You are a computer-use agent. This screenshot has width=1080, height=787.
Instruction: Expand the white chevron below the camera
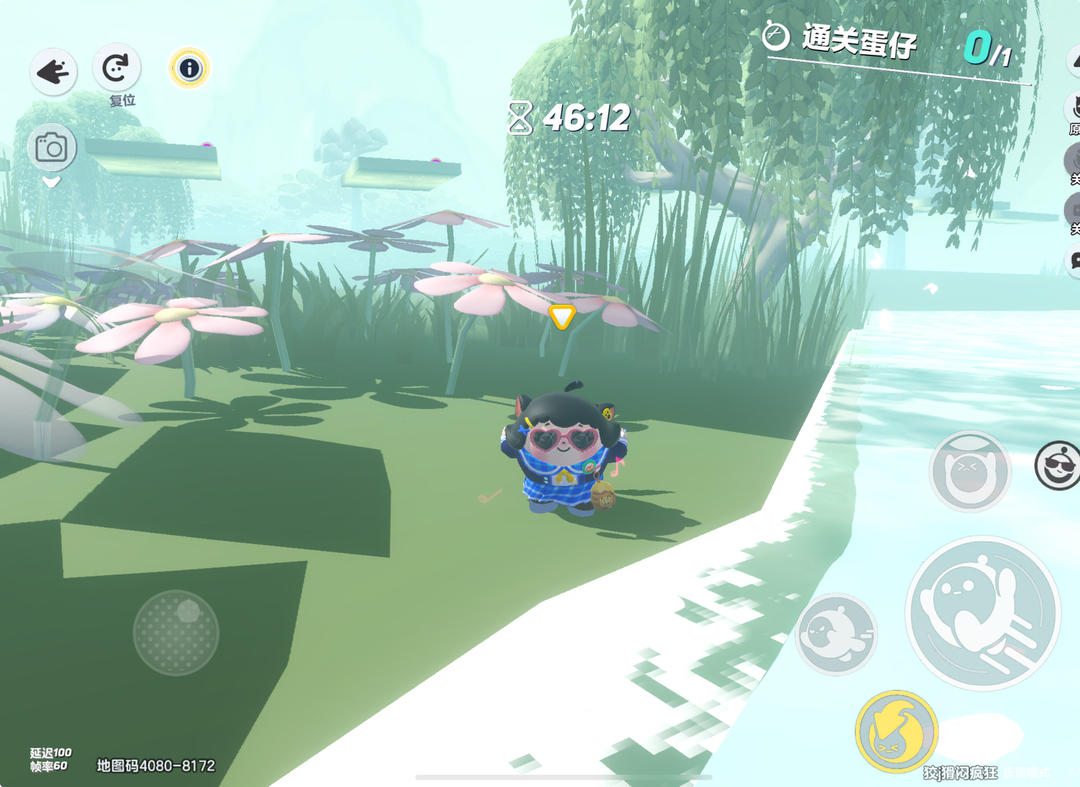click(51, 183)
